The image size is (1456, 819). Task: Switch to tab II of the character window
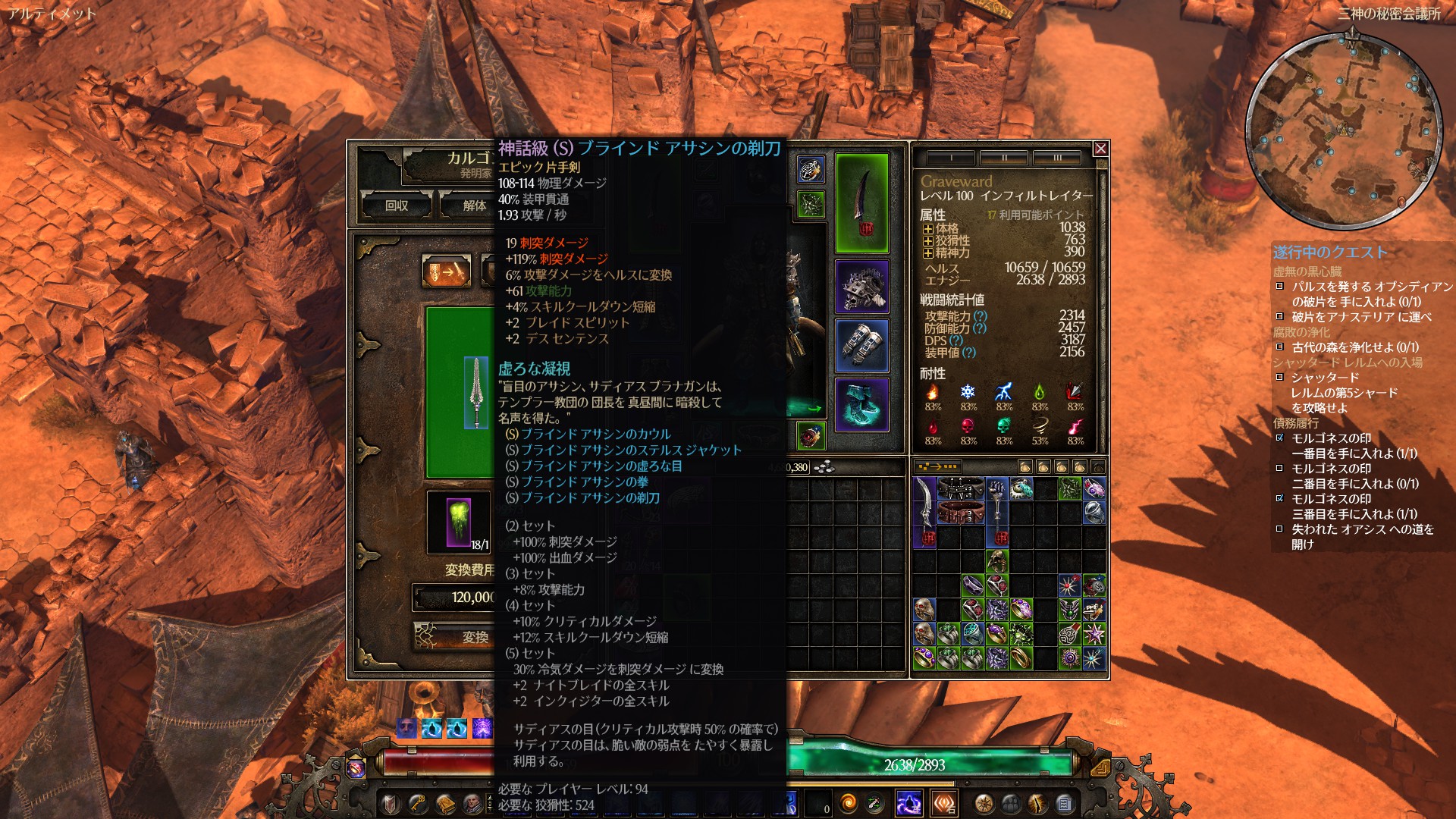click(1003, 157)
